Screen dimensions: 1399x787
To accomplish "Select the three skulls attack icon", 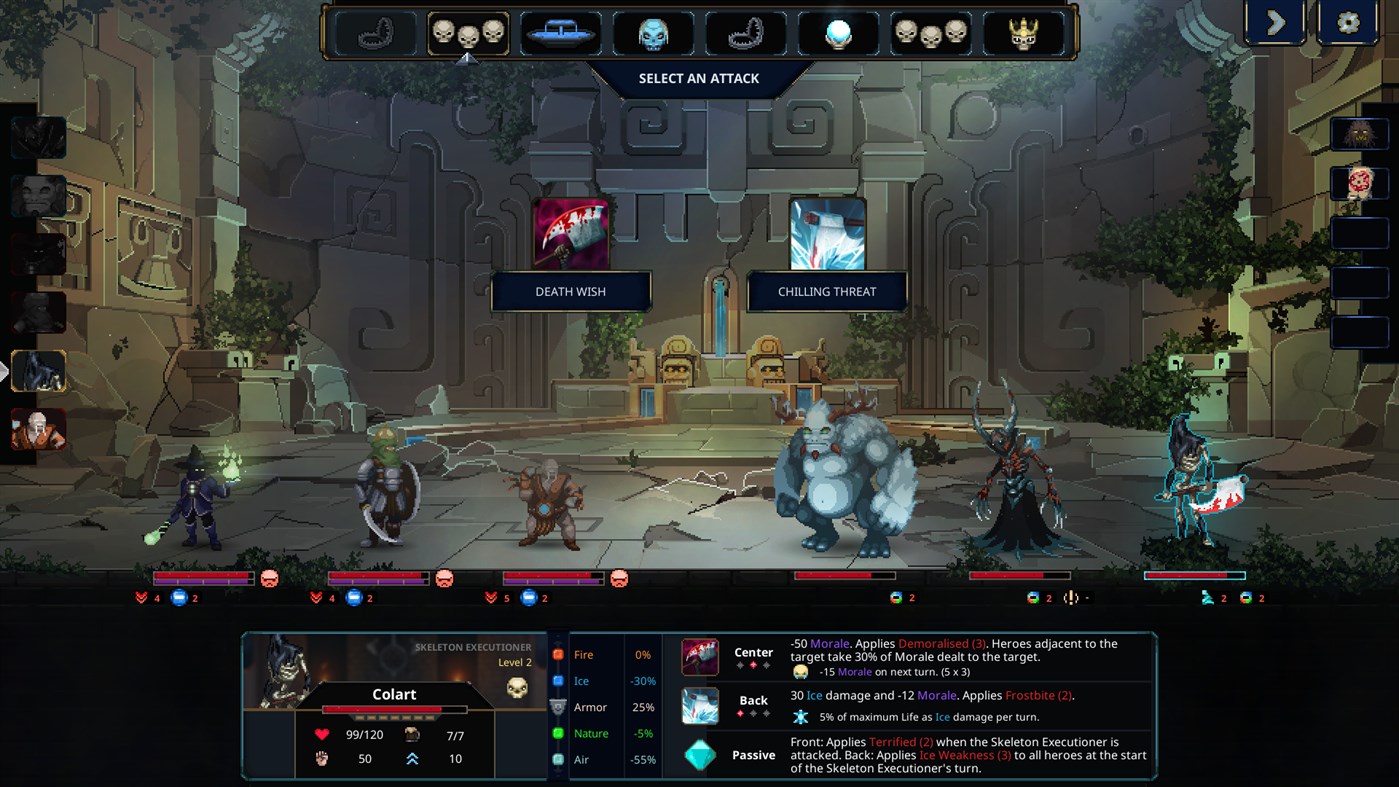I will point(467,33).
